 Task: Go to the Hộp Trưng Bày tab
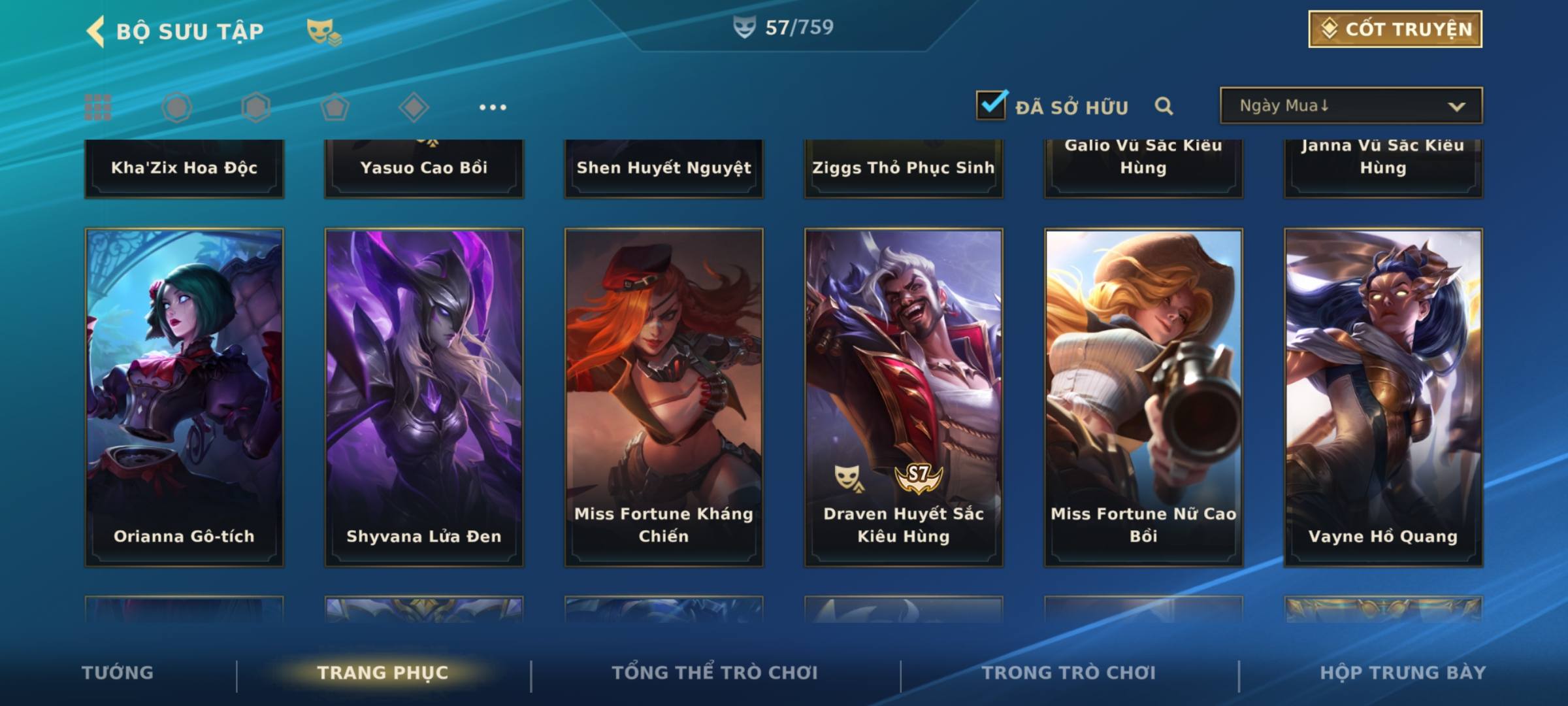click(1403, 673)
